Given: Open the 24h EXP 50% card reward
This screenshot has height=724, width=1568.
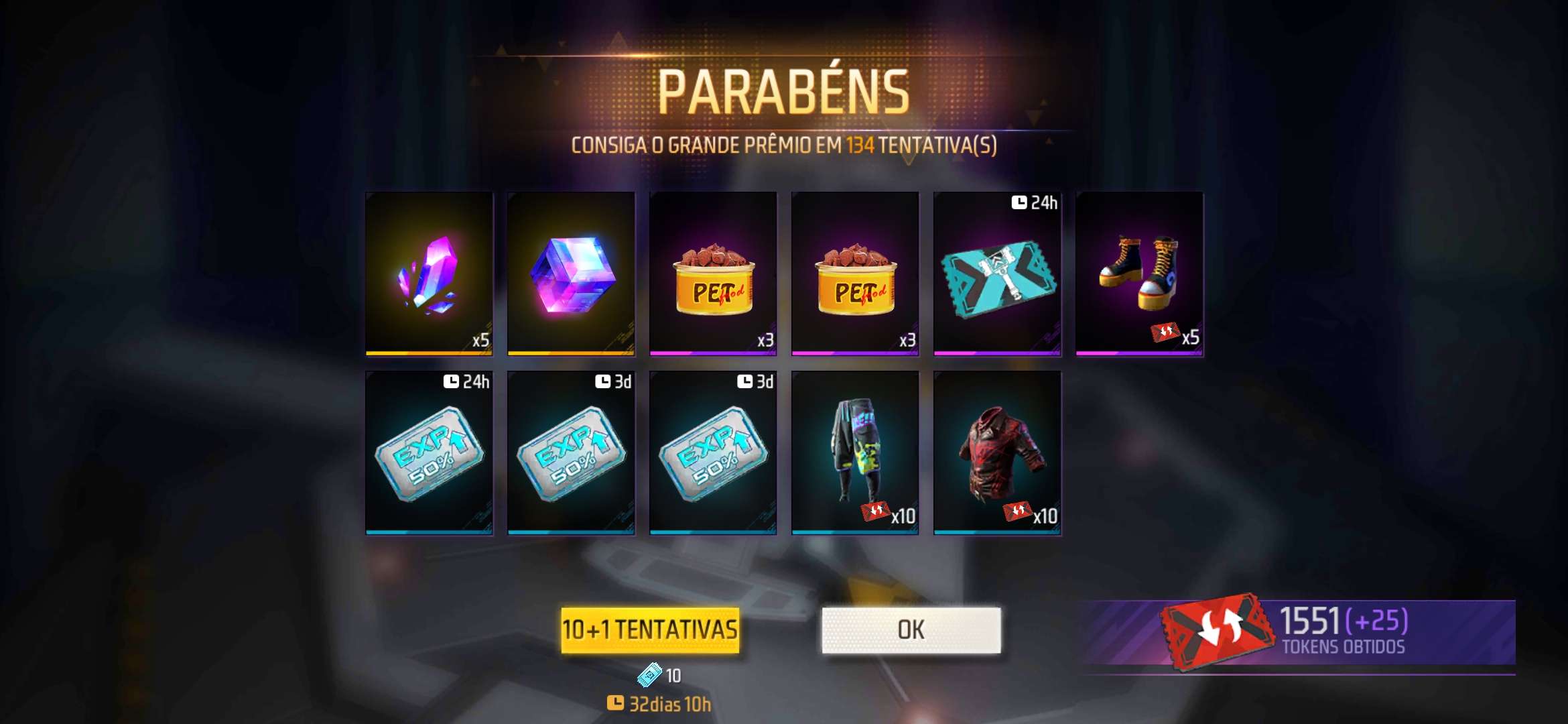Looking at the screenshot, I should (x=429, y=452).
